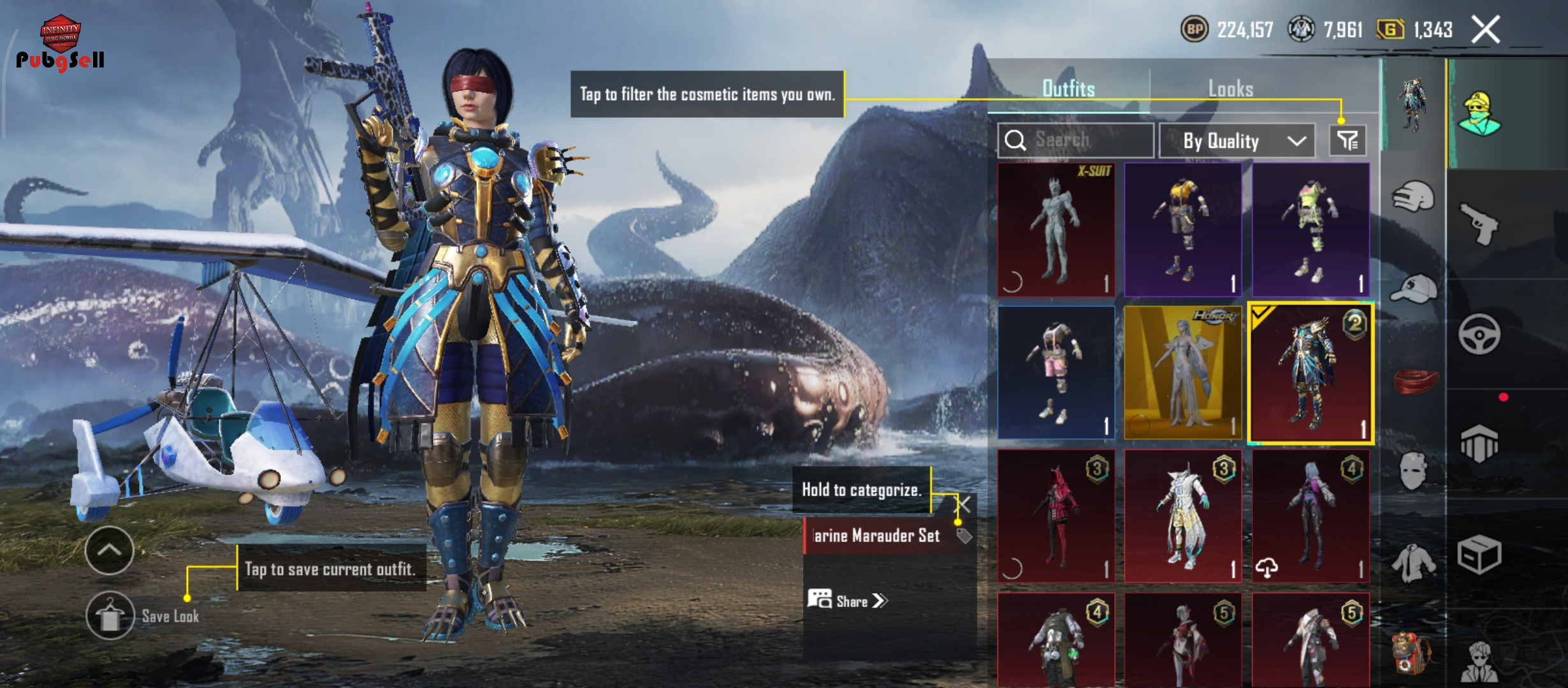Screen dimensions: 1568x688
Task: Pick the white and gold robed outfit
Action: tap(1183, 516)
